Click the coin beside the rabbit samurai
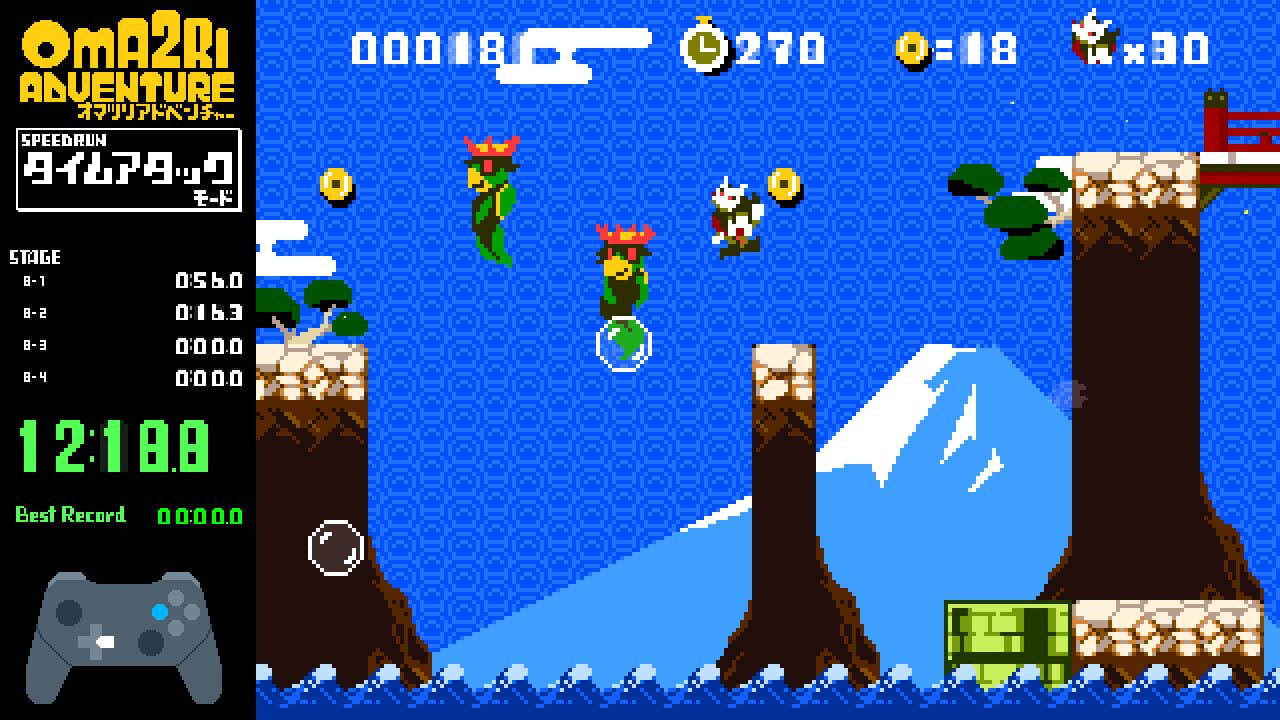This screenshot has width=1280, height=720. [785, 186]
